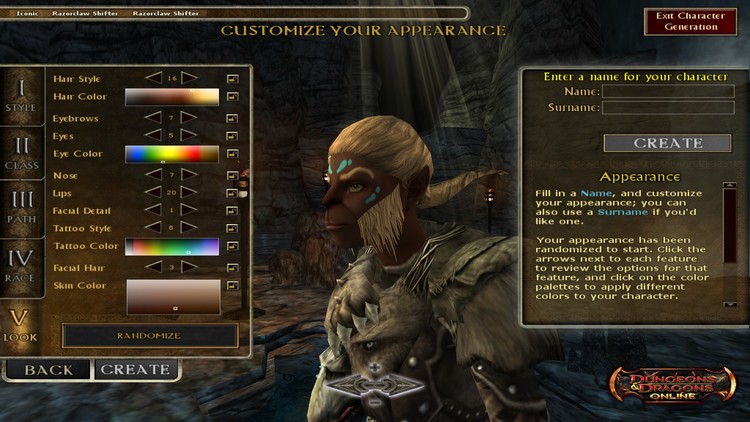Go BACK to the previous step
Image resolution: width=750 pixels, height=422 pixels.
coord(48,369)
